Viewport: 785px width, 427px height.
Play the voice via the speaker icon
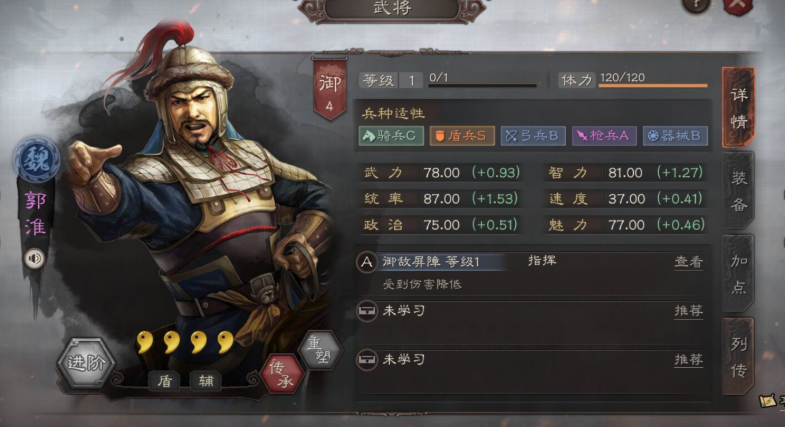point(34,257)
